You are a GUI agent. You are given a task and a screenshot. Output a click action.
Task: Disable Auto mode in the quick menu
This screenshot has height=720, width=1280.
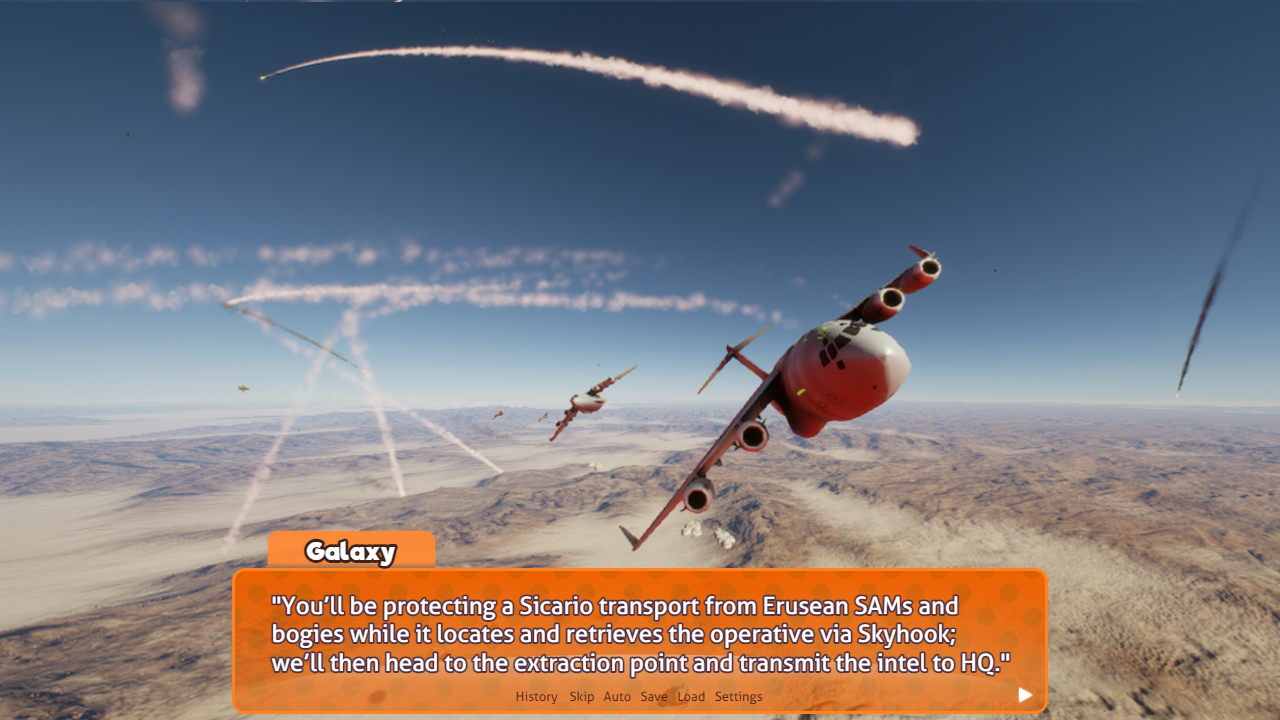[x=617, y=696]
